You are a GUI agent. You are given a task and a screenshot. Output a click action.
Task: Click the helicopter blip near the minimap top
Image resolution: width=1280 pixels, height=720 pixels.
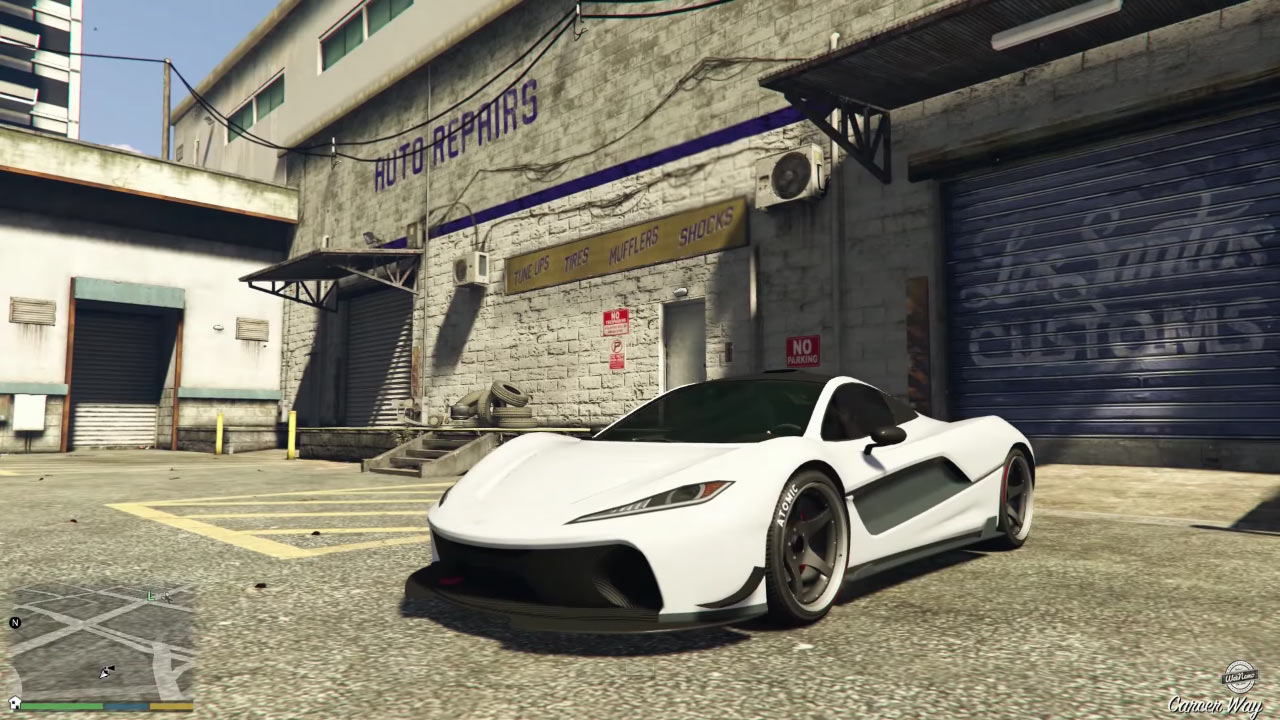pyautogui.click(x=167, y=599)
